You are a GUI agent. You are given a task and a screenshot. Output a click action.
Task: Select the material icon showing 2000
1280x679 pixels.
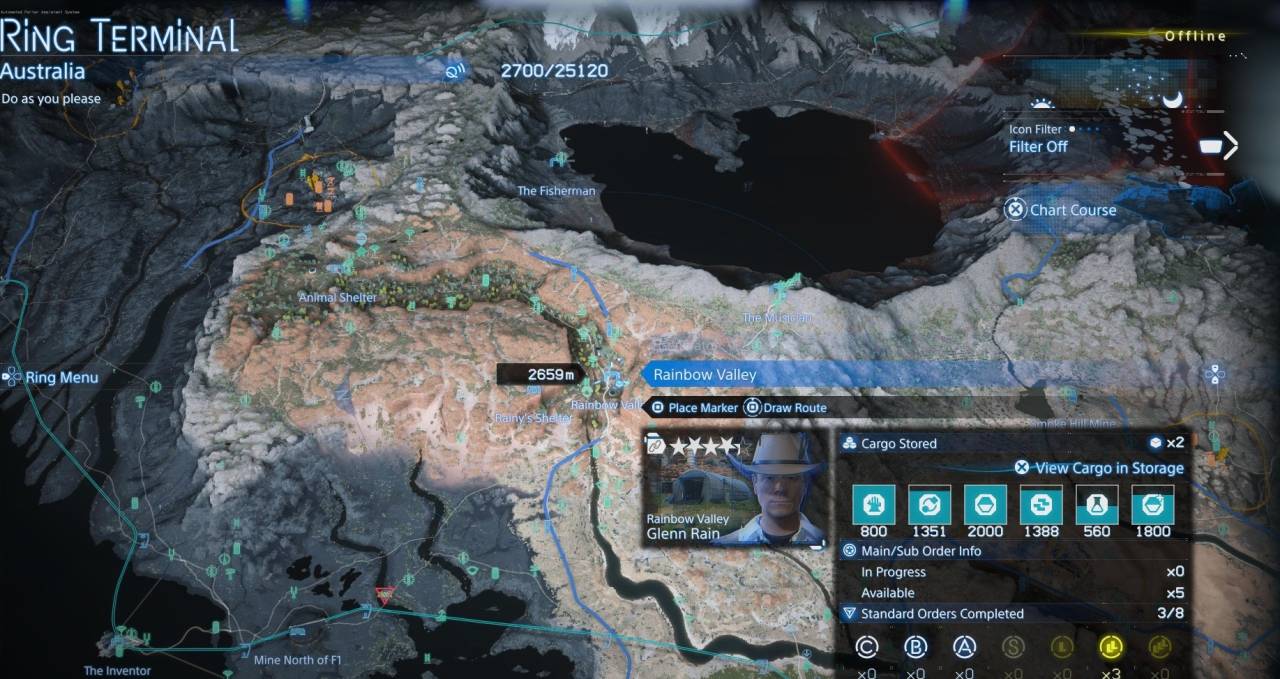coord(985,505)
